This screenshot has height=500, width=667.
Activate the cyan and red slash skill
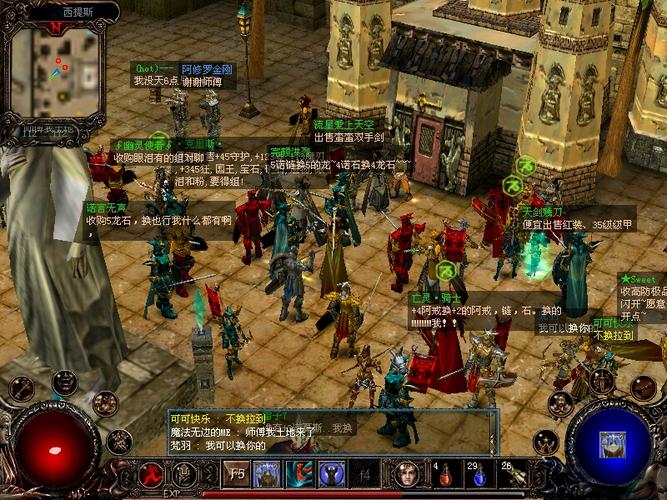point(300,473)
